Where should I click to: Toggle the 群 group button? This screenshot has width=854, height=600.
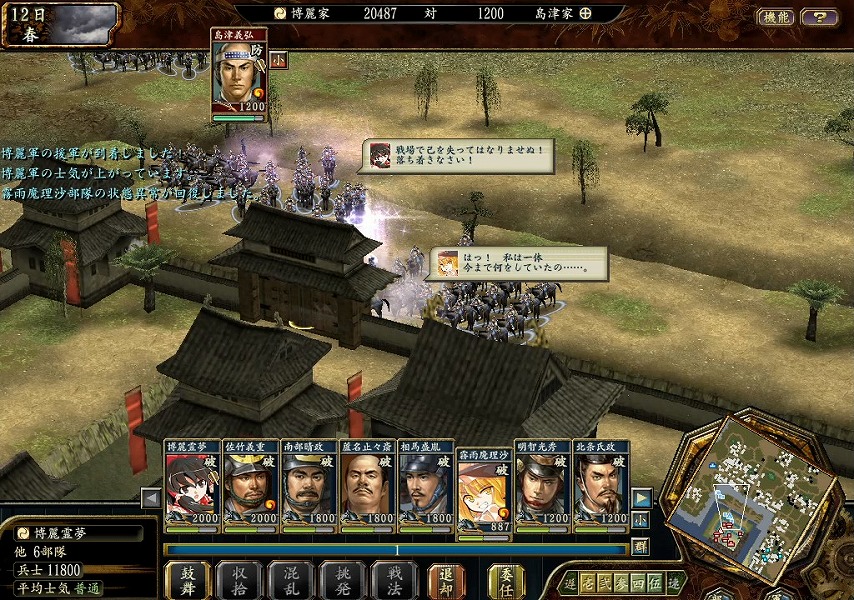[641, 547]
